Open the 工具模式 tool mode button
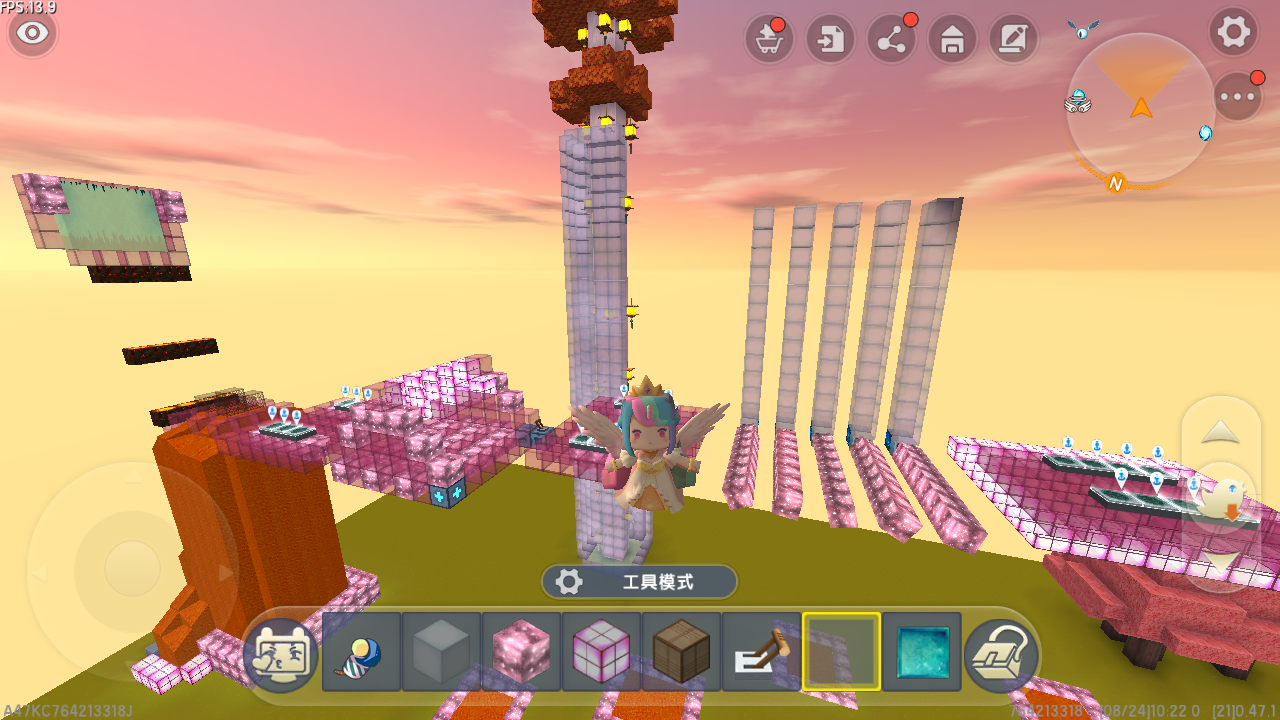 [x=640, y=581]
